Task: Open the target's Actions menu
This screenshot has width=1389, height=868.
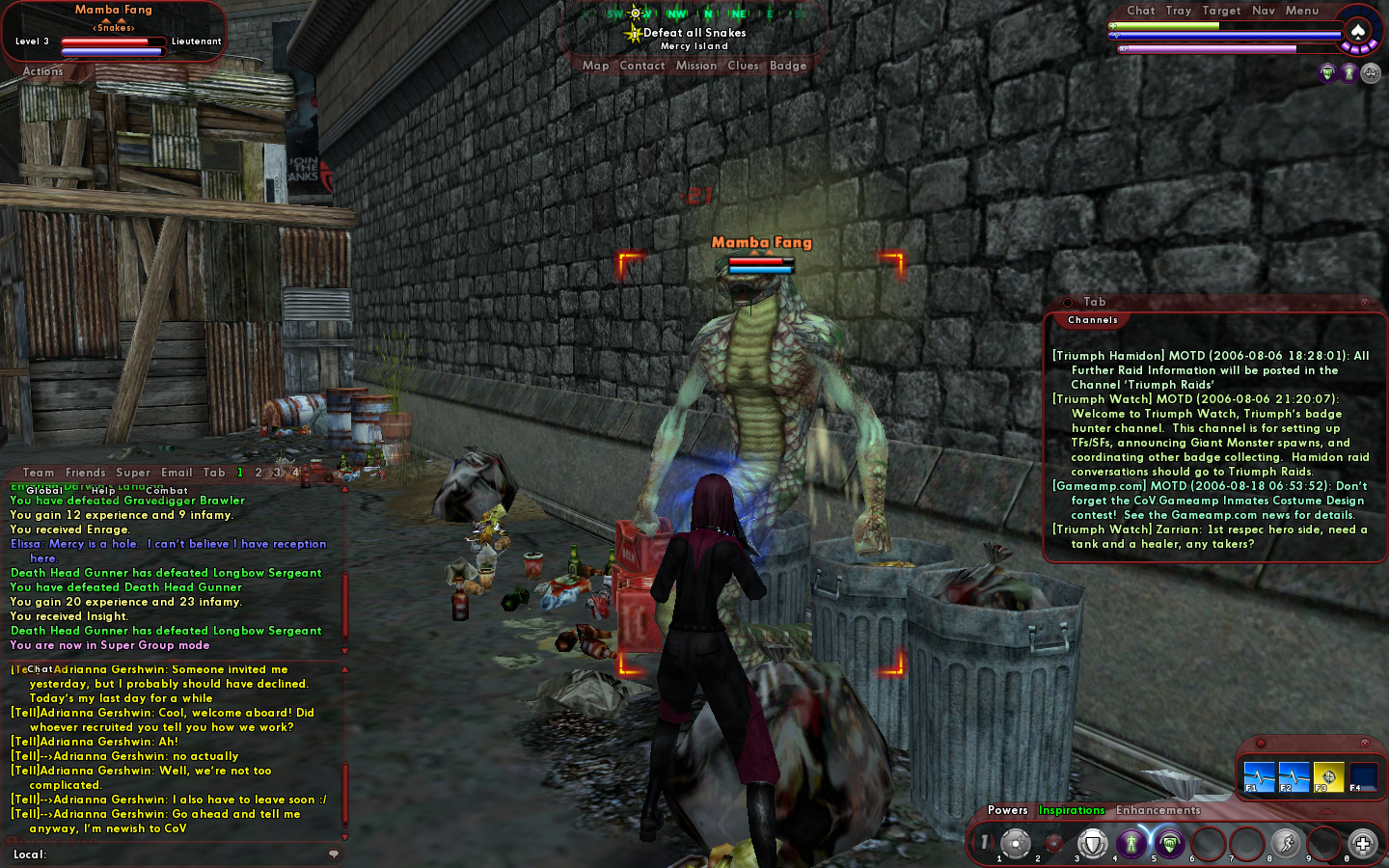Action: click(x=42, y=71)
